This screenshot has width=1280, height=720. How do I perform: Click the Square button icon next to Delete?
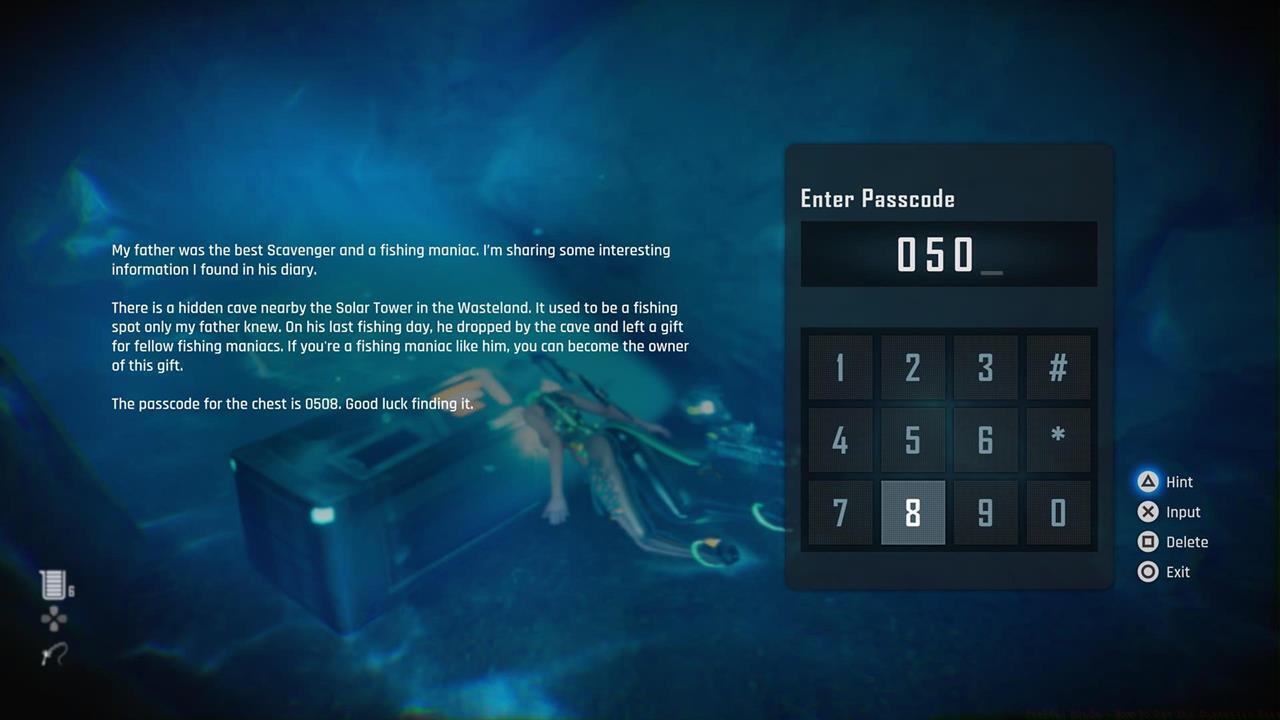(1148, 541)
